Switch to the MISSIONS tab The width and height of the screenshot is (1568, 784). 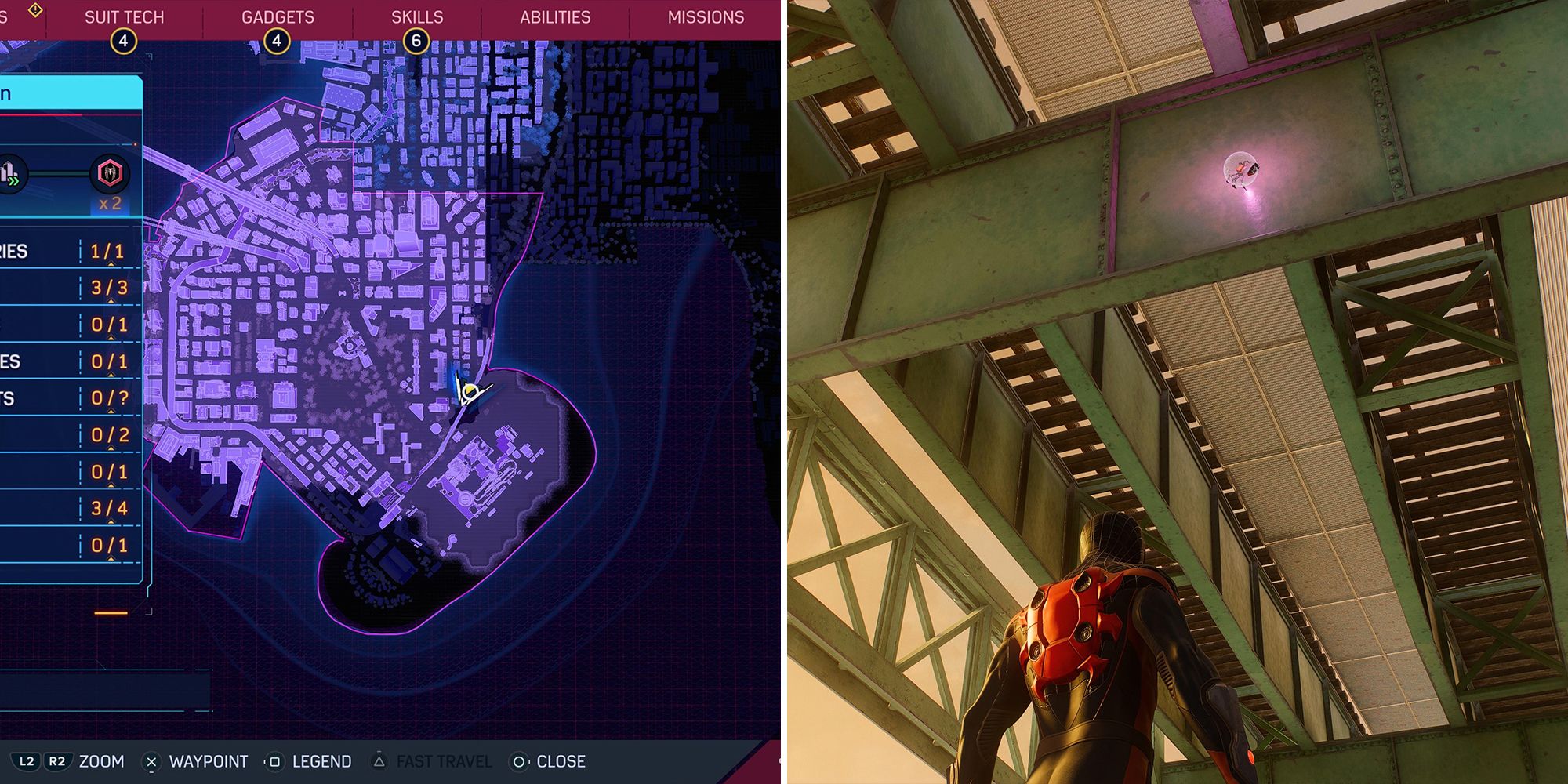pyautogui.click(x=706, y=16)
